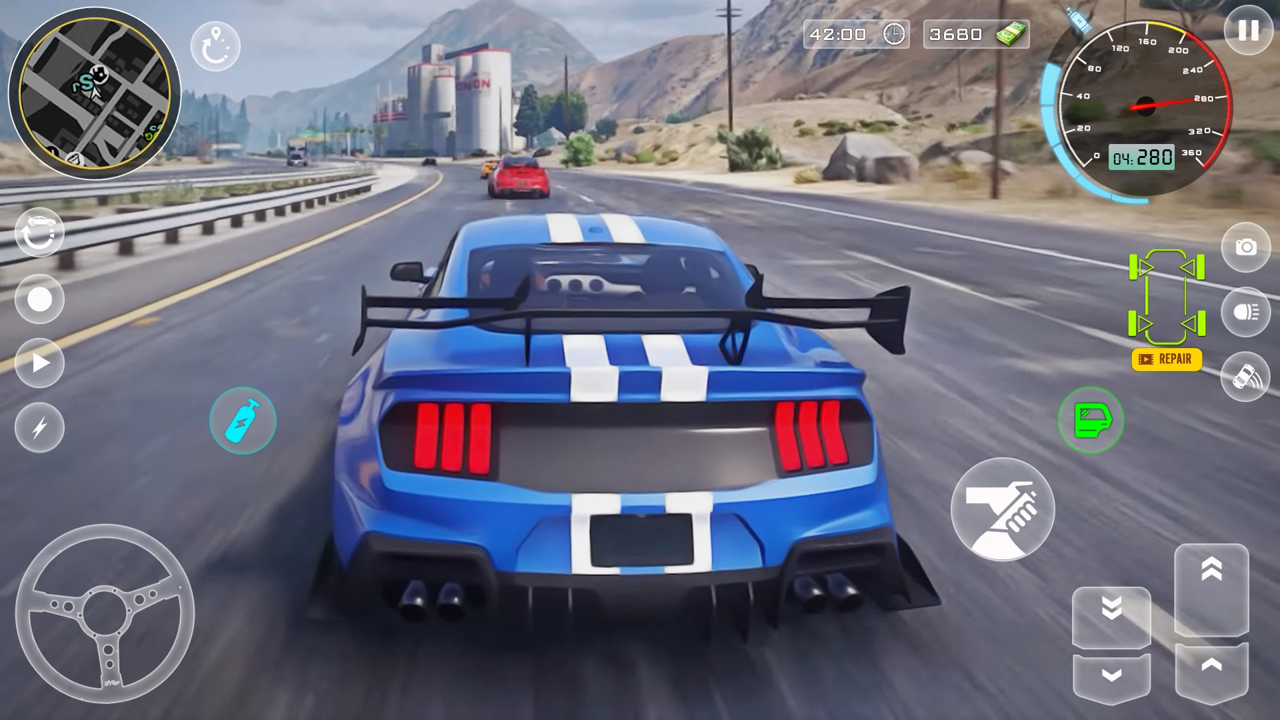The height and width of the screenshot is (720, 1280).
Task: Open the car door with the green icon
Action: click(1091, 420)
